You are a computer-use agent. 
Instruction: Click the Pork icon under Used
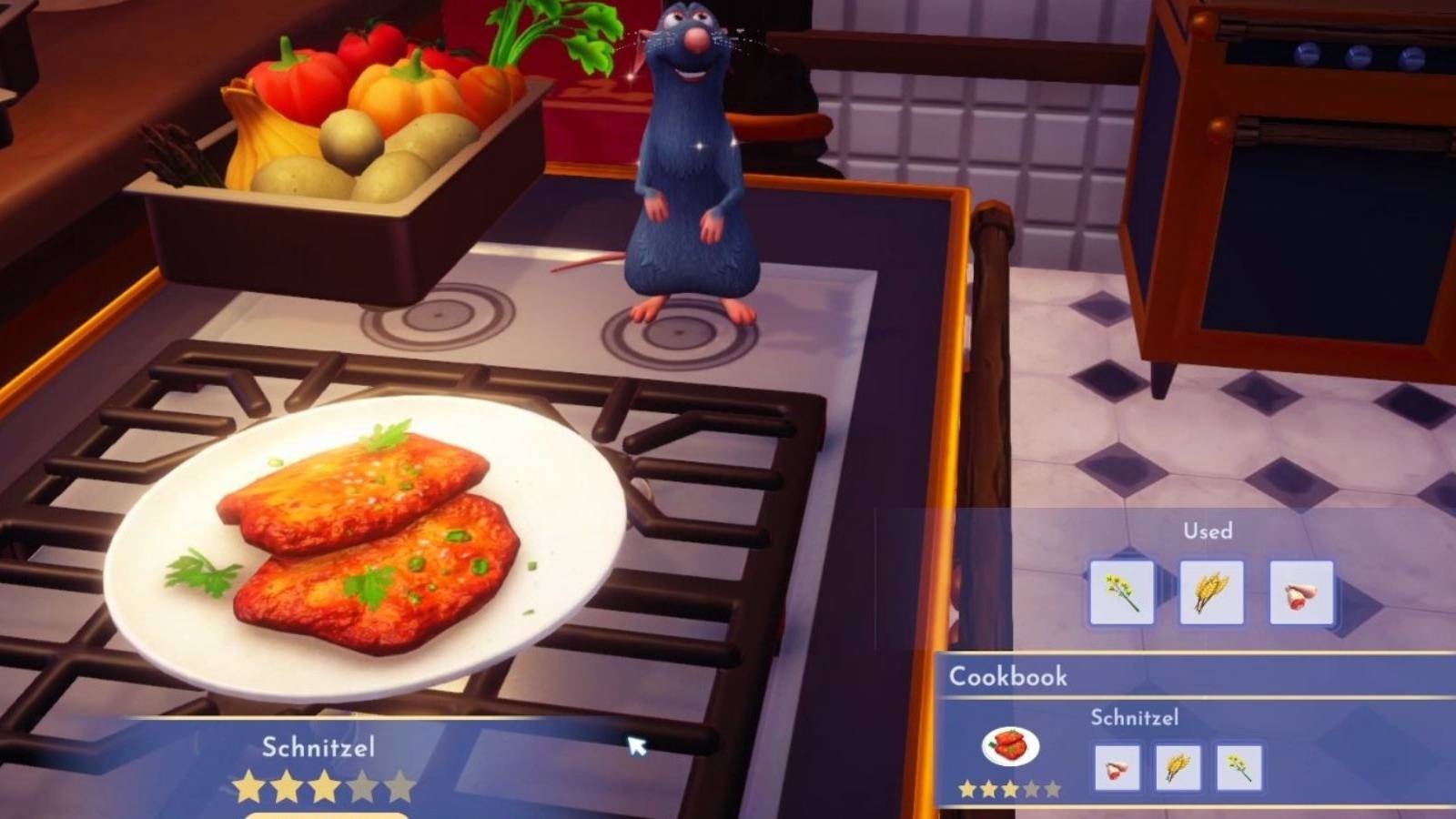coord(1301,591)
